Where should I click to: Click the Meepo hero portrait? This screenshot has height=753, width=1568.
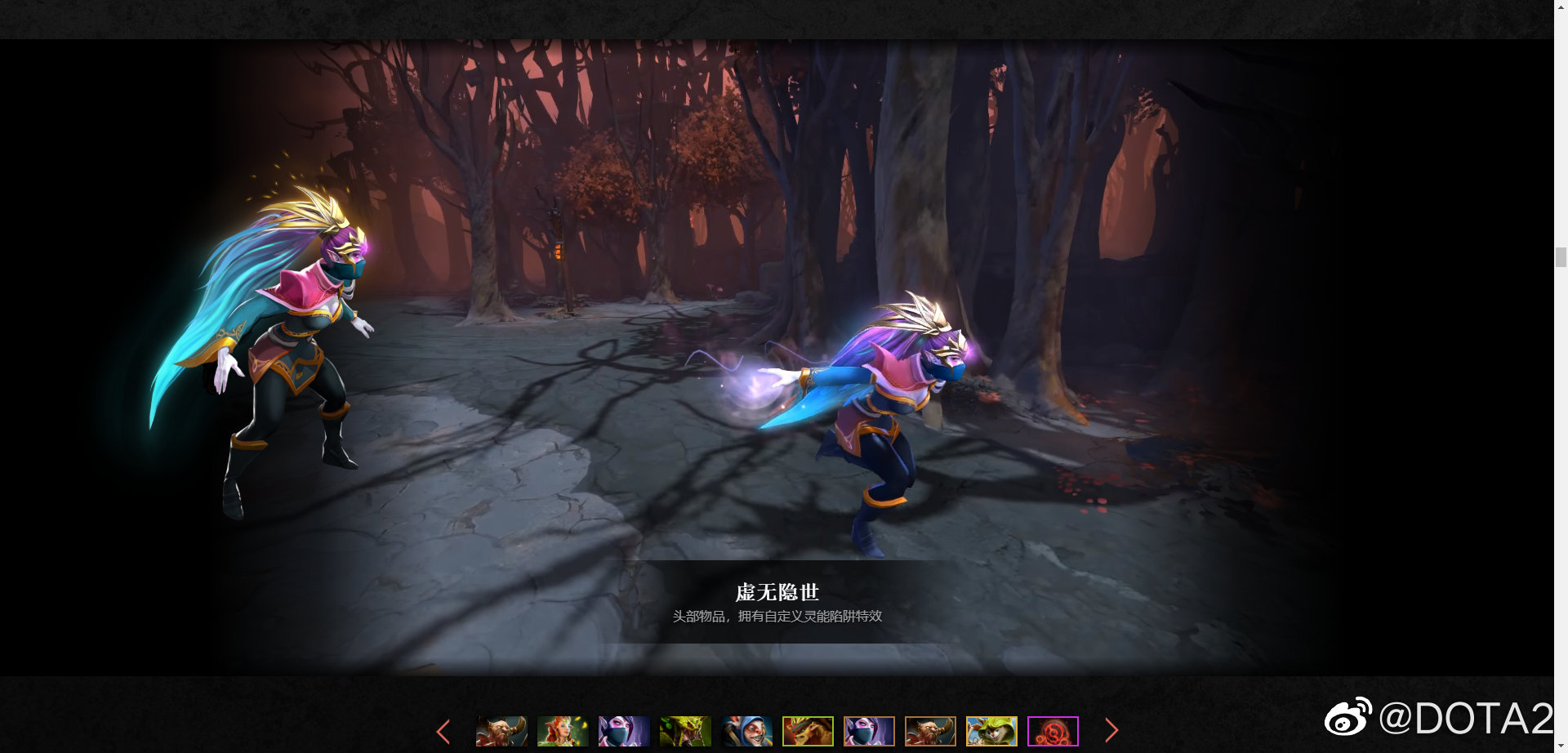coord(747,731)
